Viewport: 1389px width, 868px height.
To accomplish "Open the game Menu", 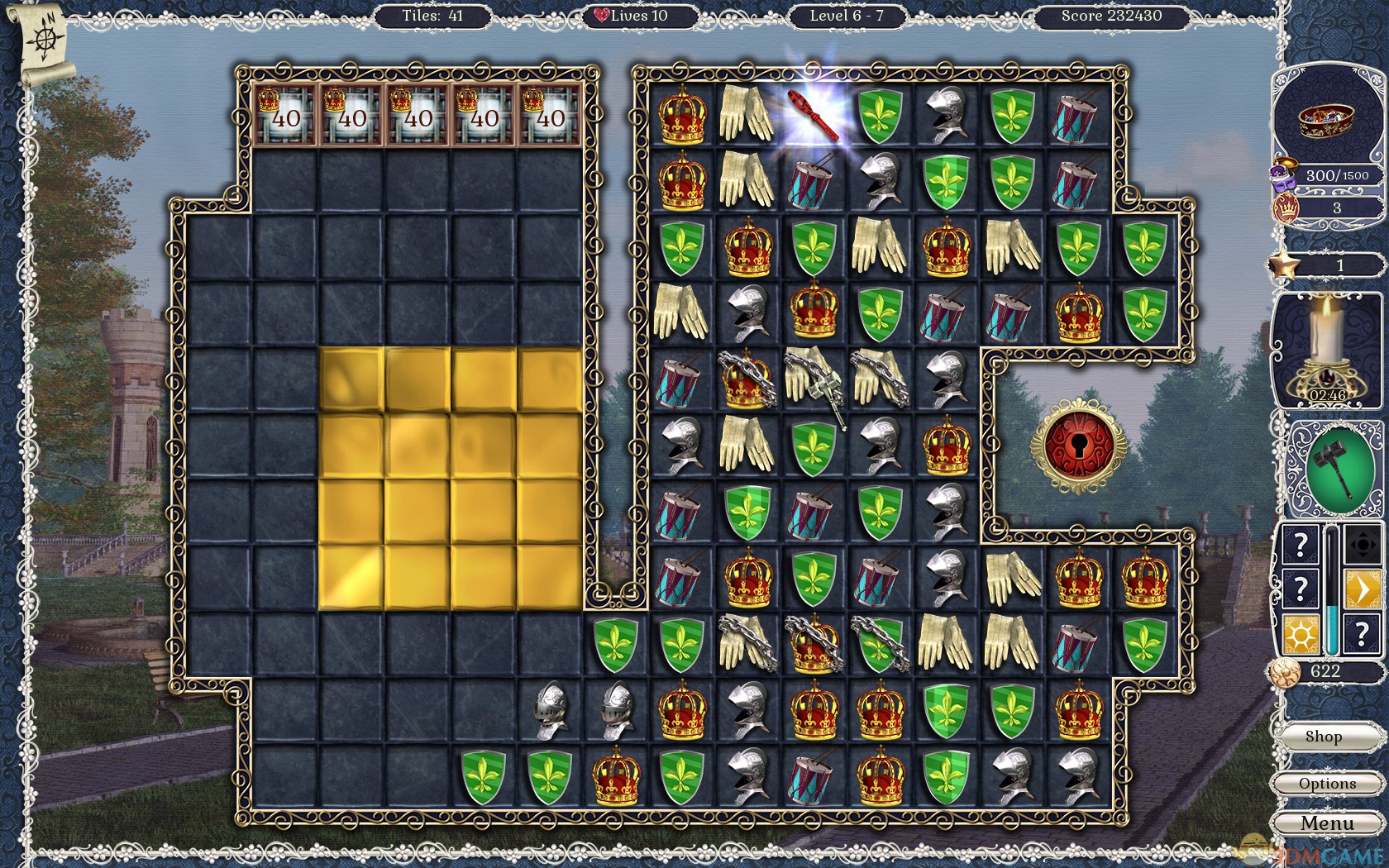I will [1327, 823].
